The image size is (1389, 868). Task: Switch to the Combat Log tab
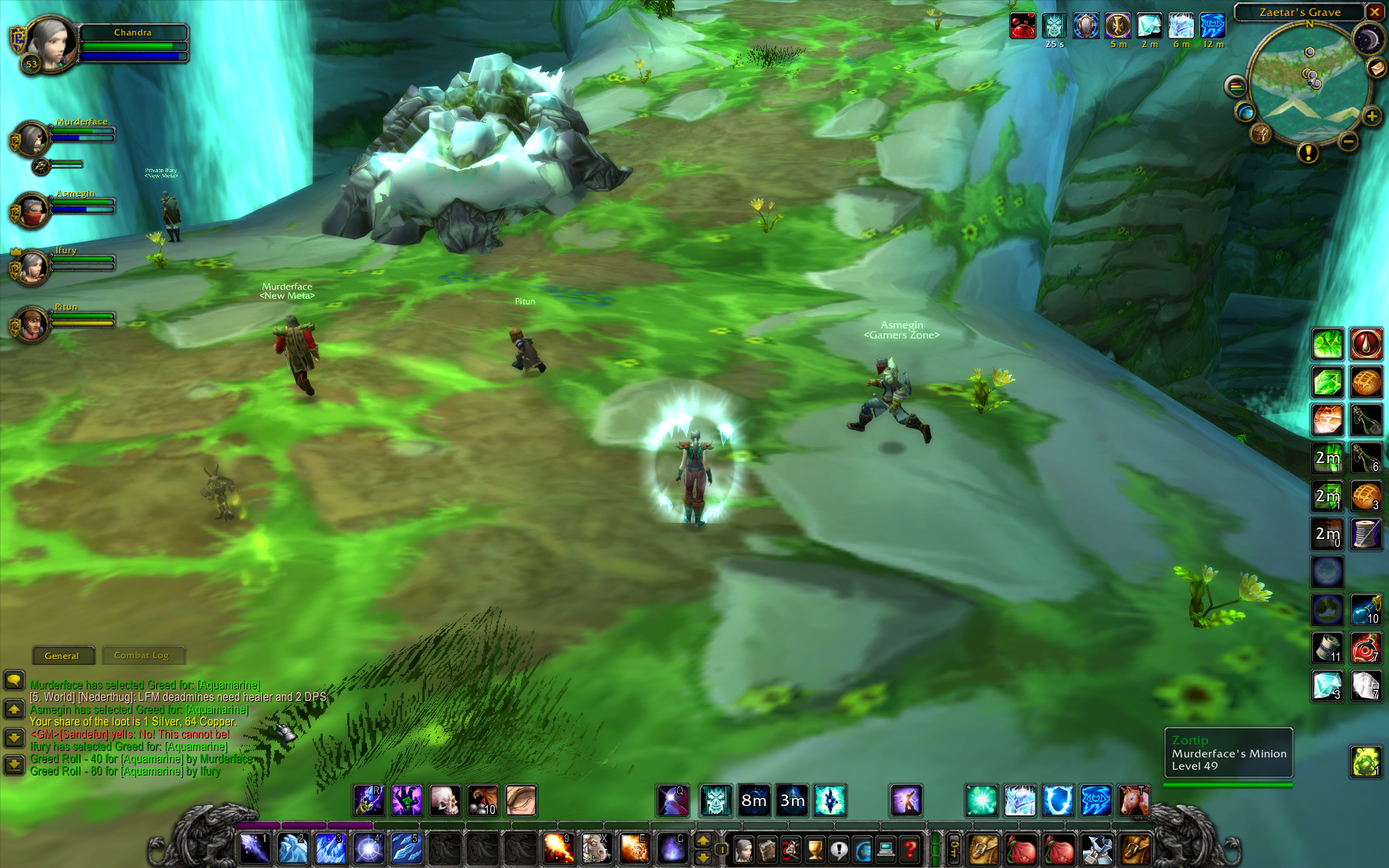point(142,655)
